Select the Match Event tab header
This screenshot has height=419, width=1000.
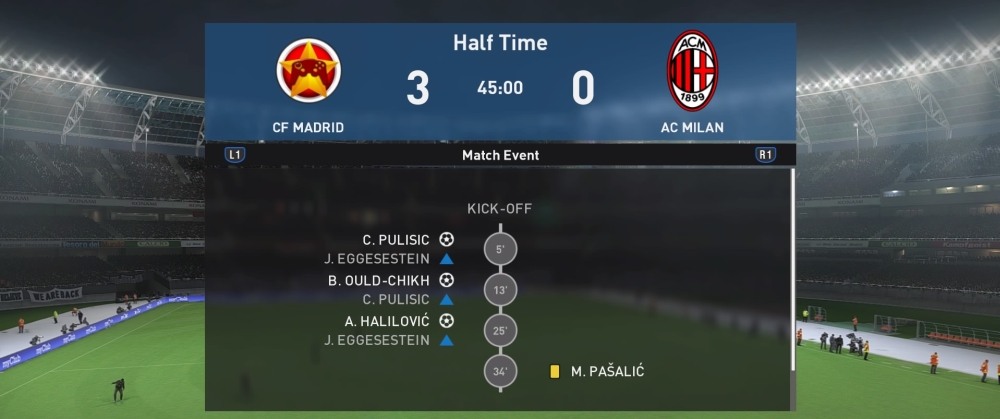(x=500, y=155)
